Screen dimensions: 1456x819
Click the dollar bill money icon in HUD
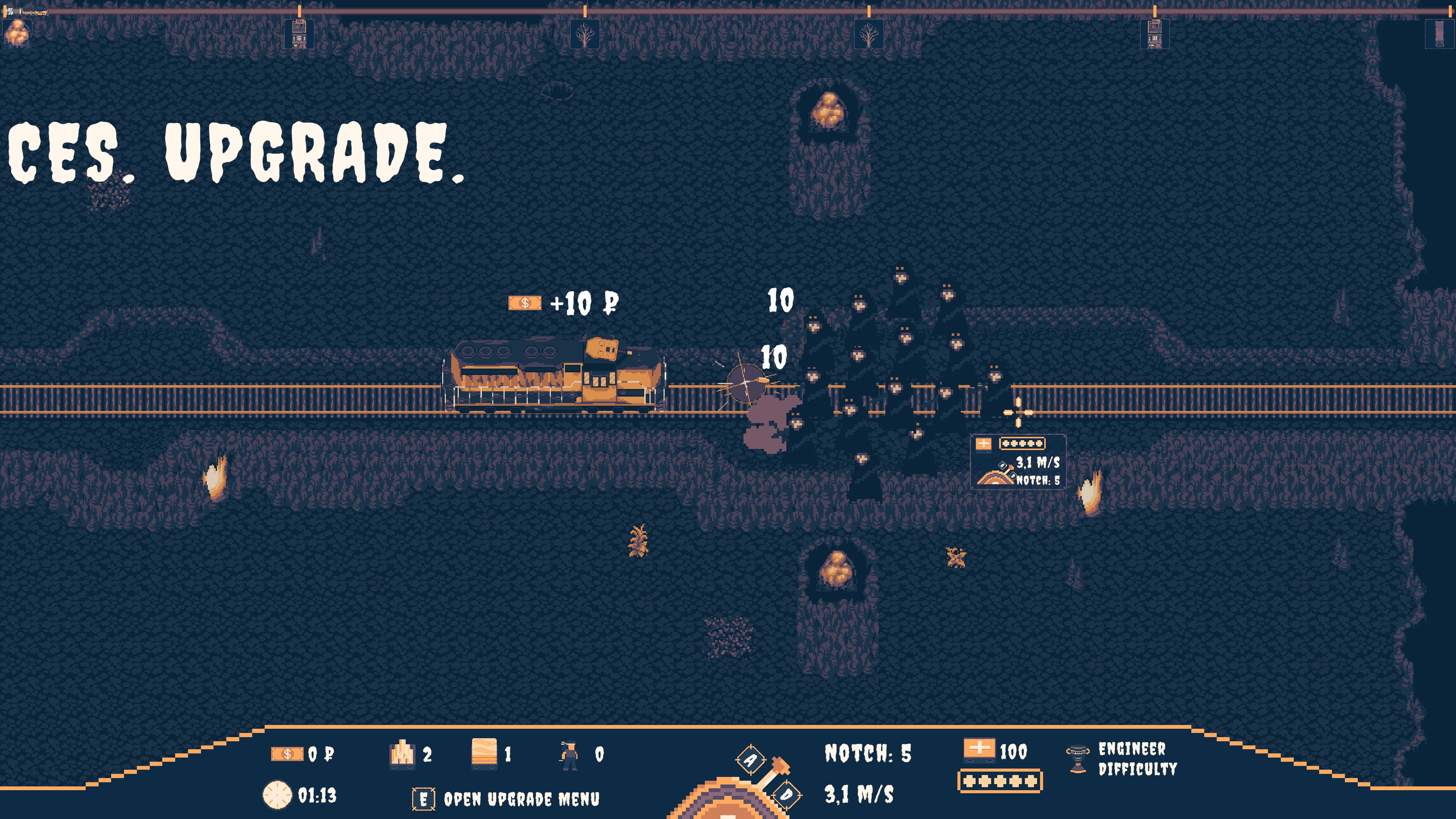point(287,754)
